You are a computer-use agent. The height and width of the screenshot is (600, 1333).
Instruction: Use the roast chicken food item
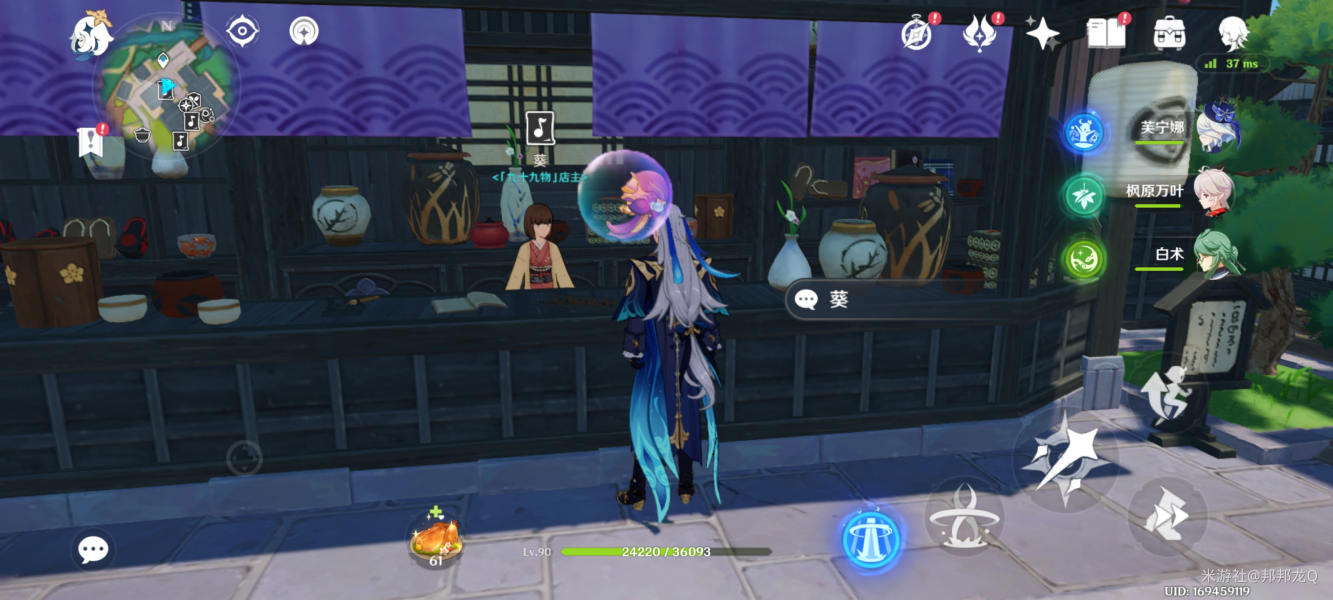click(x=436, y=541)
